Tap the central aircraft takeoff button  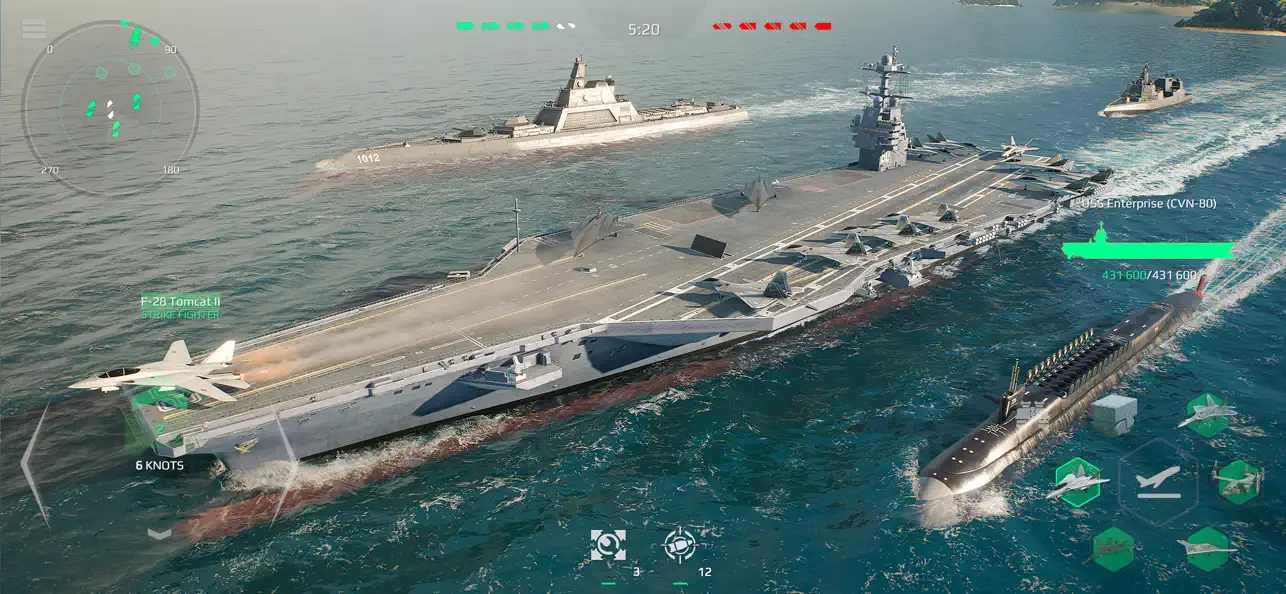pyautogui.click(x=1157, y=481)
